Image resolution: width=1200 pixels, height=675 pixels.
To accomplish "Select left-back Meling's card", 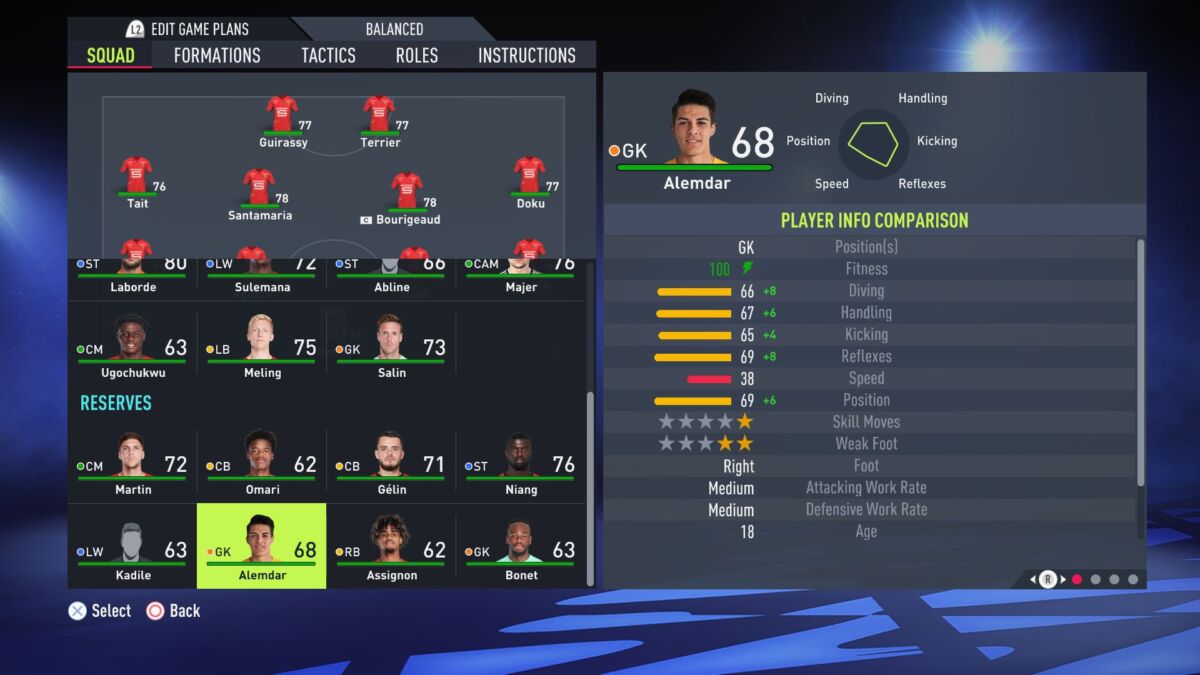I will [262, 345].
